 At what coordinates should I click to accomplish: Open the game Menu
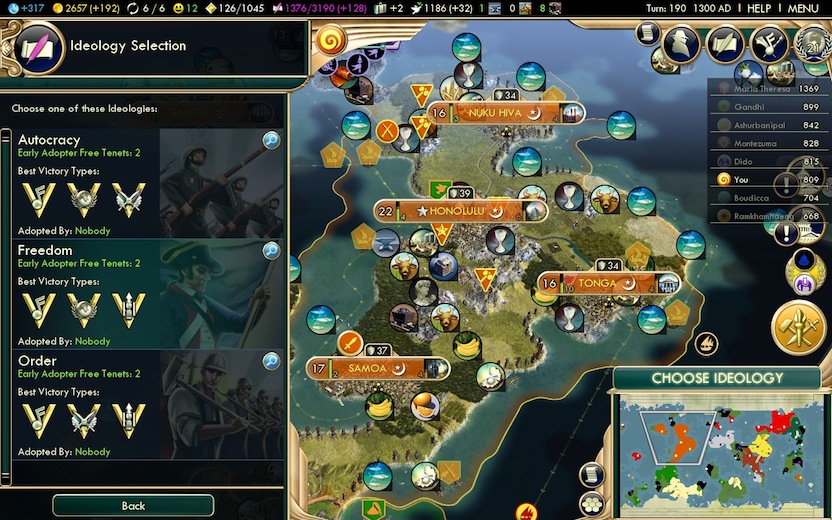pyautogui.click(x=803, y=8)
